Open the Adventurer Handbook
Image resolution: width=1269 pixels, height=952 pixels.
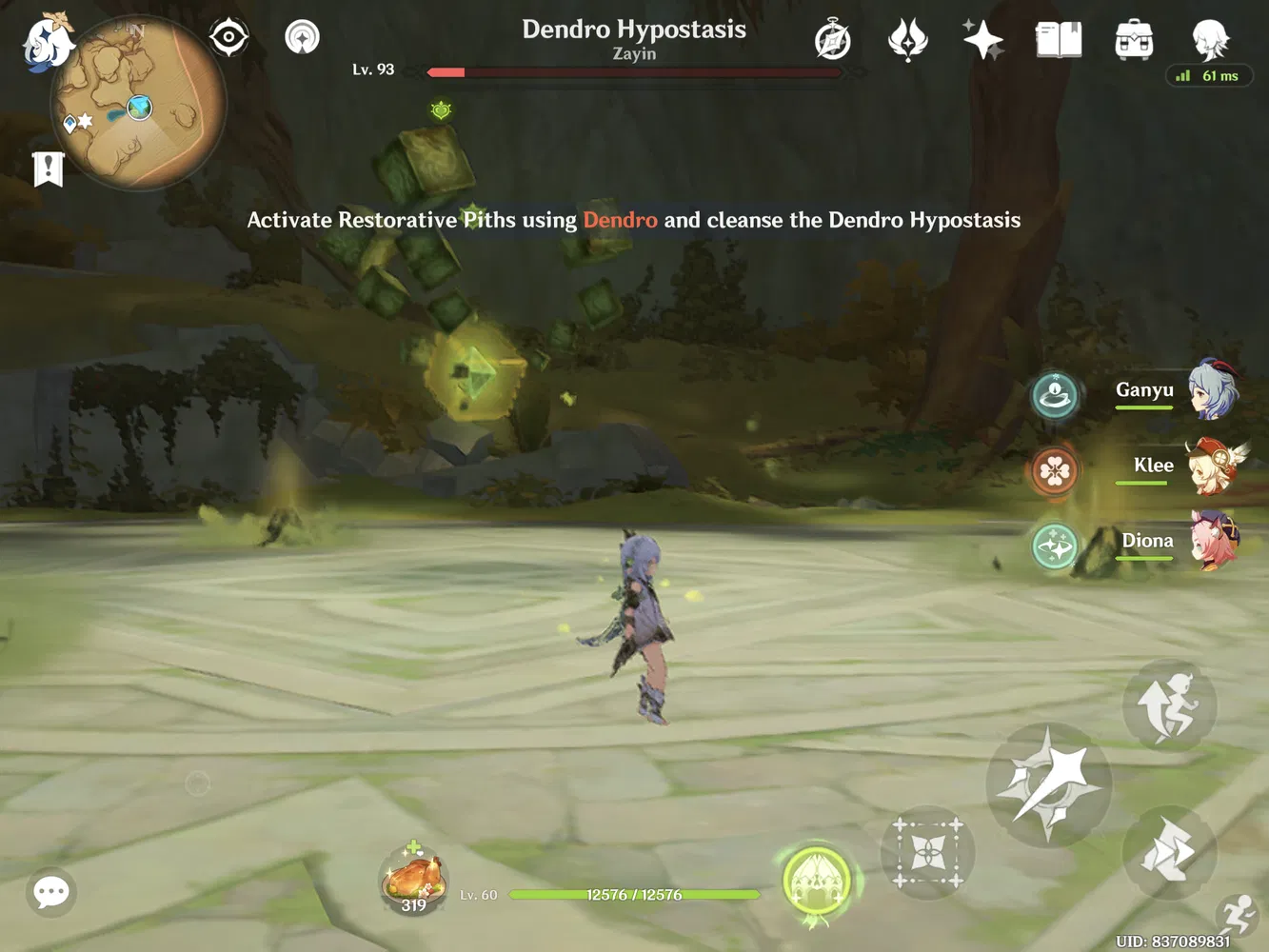click(1058, 40)
